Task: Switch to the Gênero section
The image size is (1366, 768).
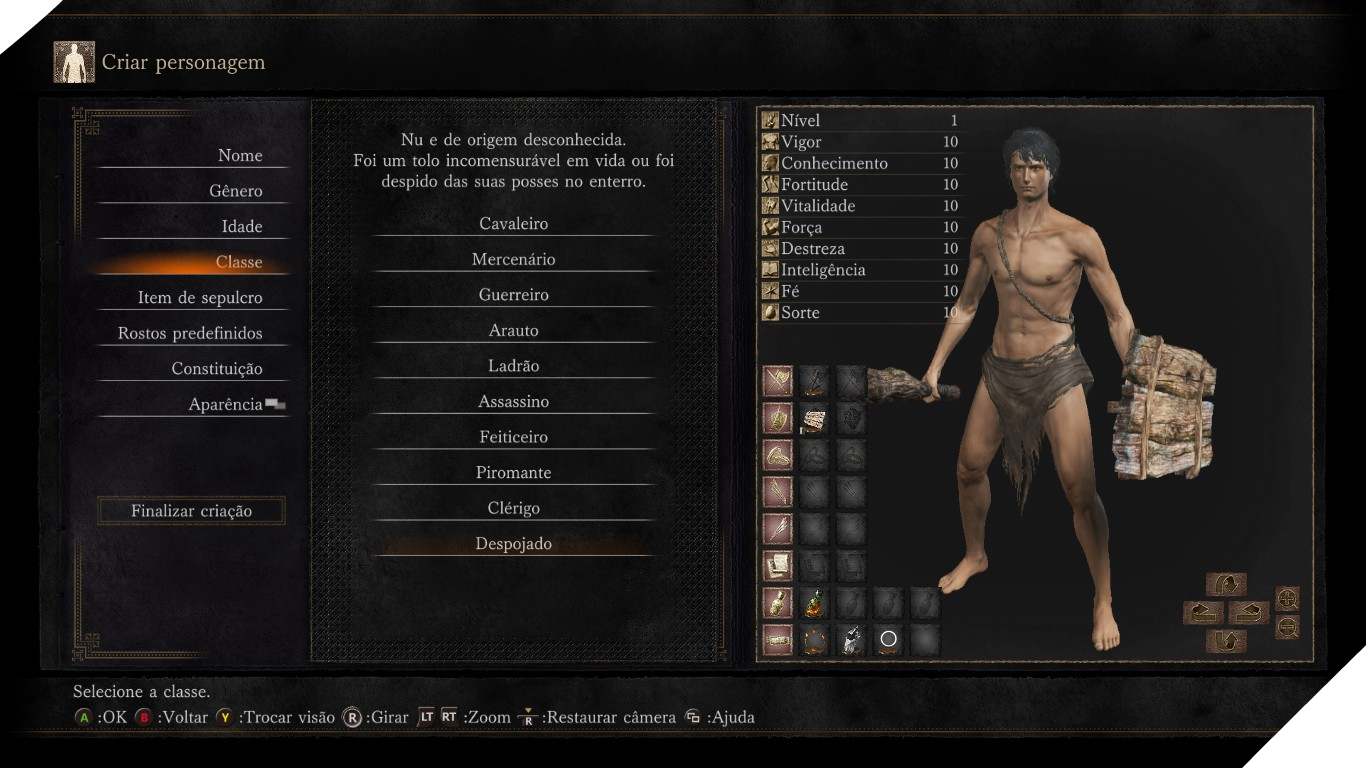Action: pyautogui.click(x=240, y=191)
